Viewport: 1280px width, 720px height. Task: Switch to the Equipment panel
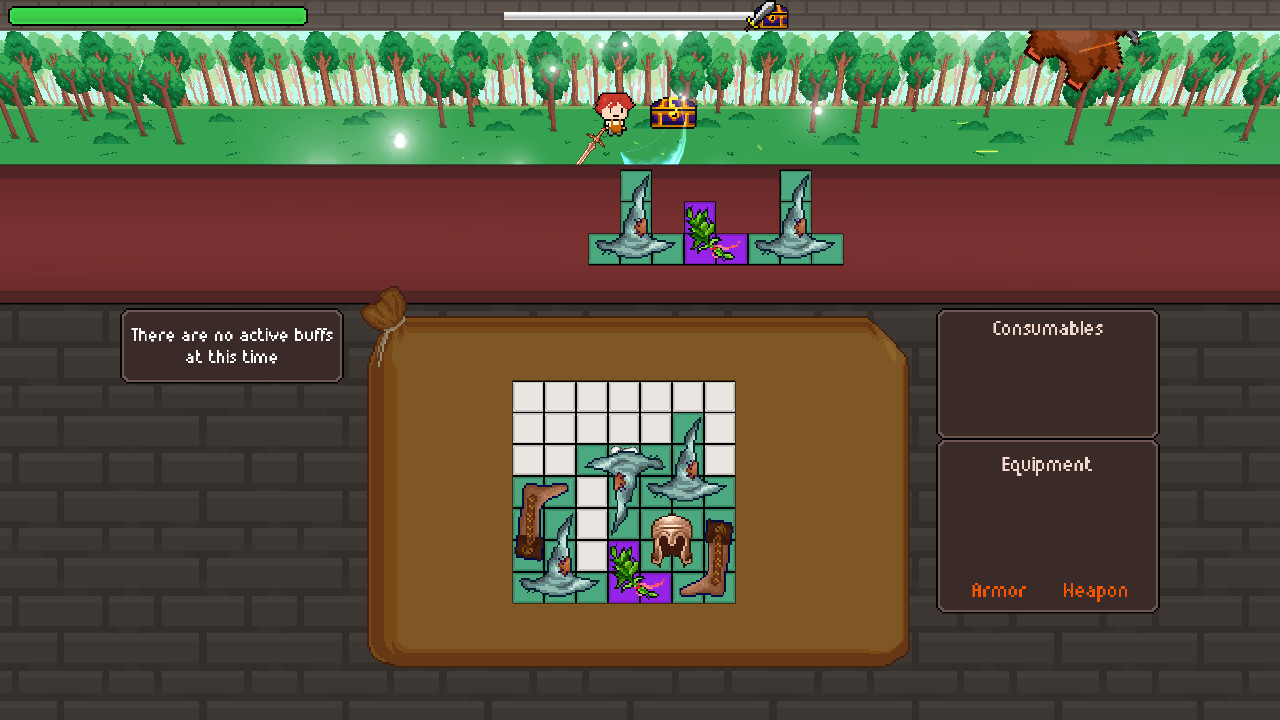click(1047, 464)
